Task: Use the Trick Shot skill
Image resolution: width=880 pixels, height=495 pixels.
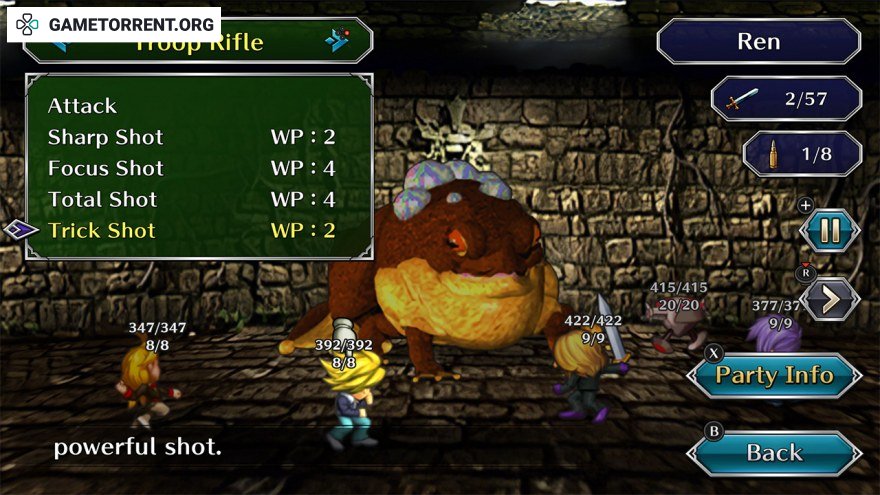Action: (x=102, y=230)
